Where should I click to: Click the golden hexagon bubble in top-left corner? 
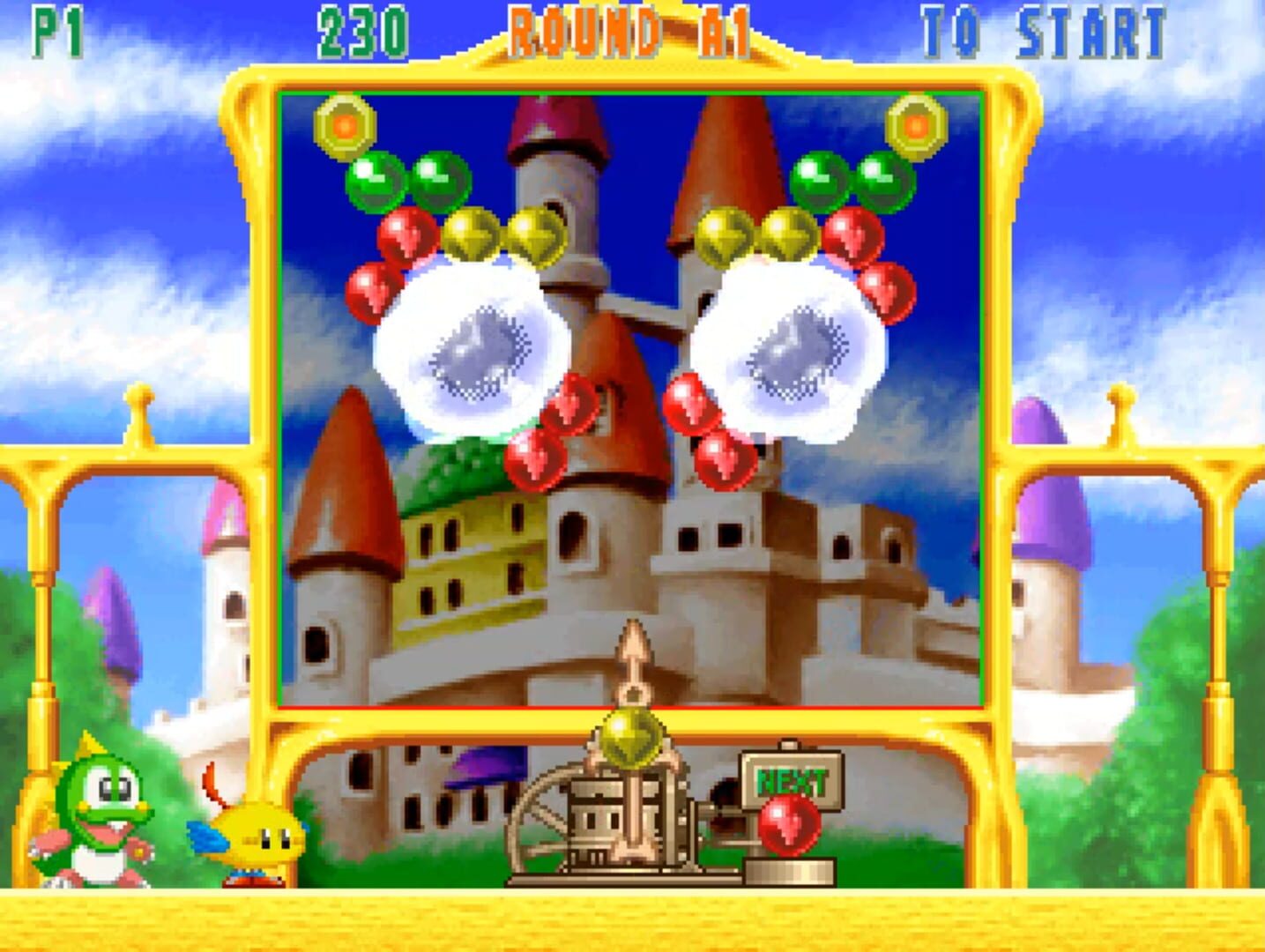point(344,124)
